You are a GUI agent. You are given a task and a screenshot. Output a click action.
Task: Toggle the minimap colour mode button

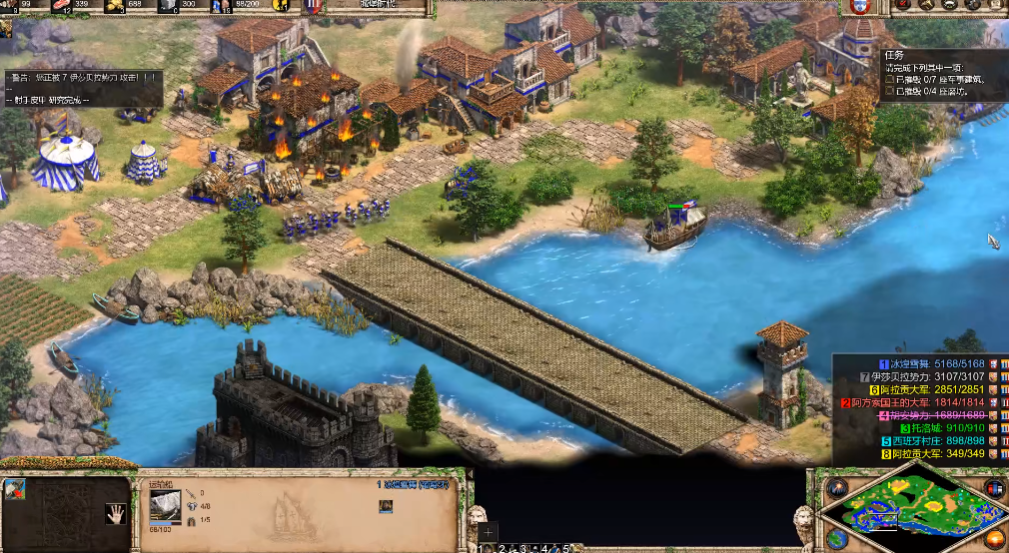pyautogui.click(x=995, y=488)
